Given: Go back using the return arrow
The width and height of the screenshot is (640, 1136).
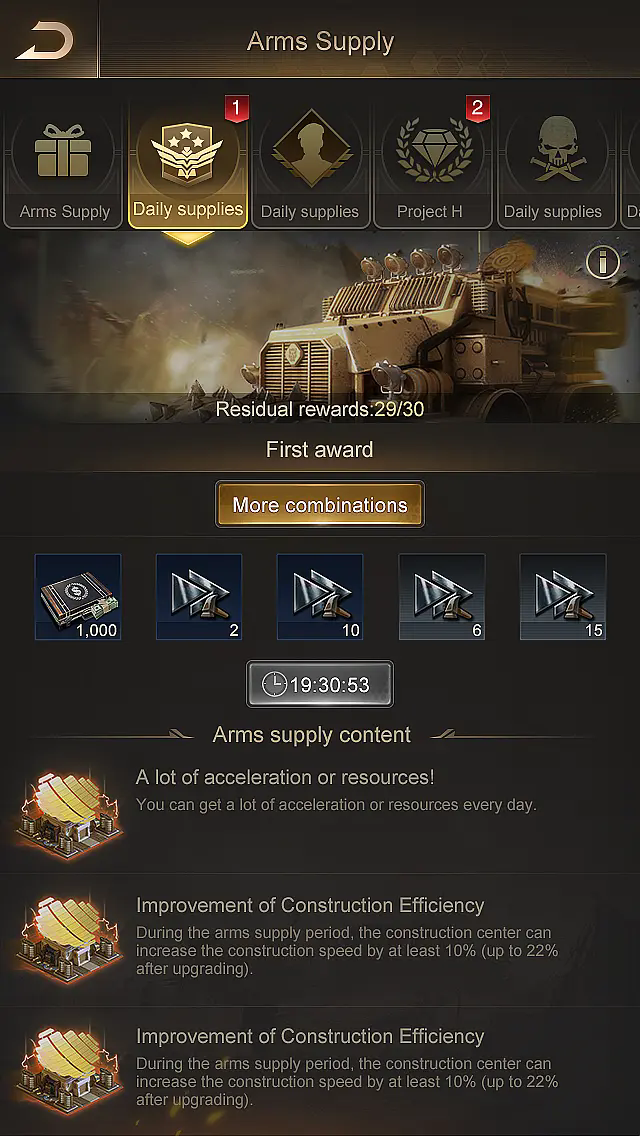Looking at the screenshot, I should [46, 41].
